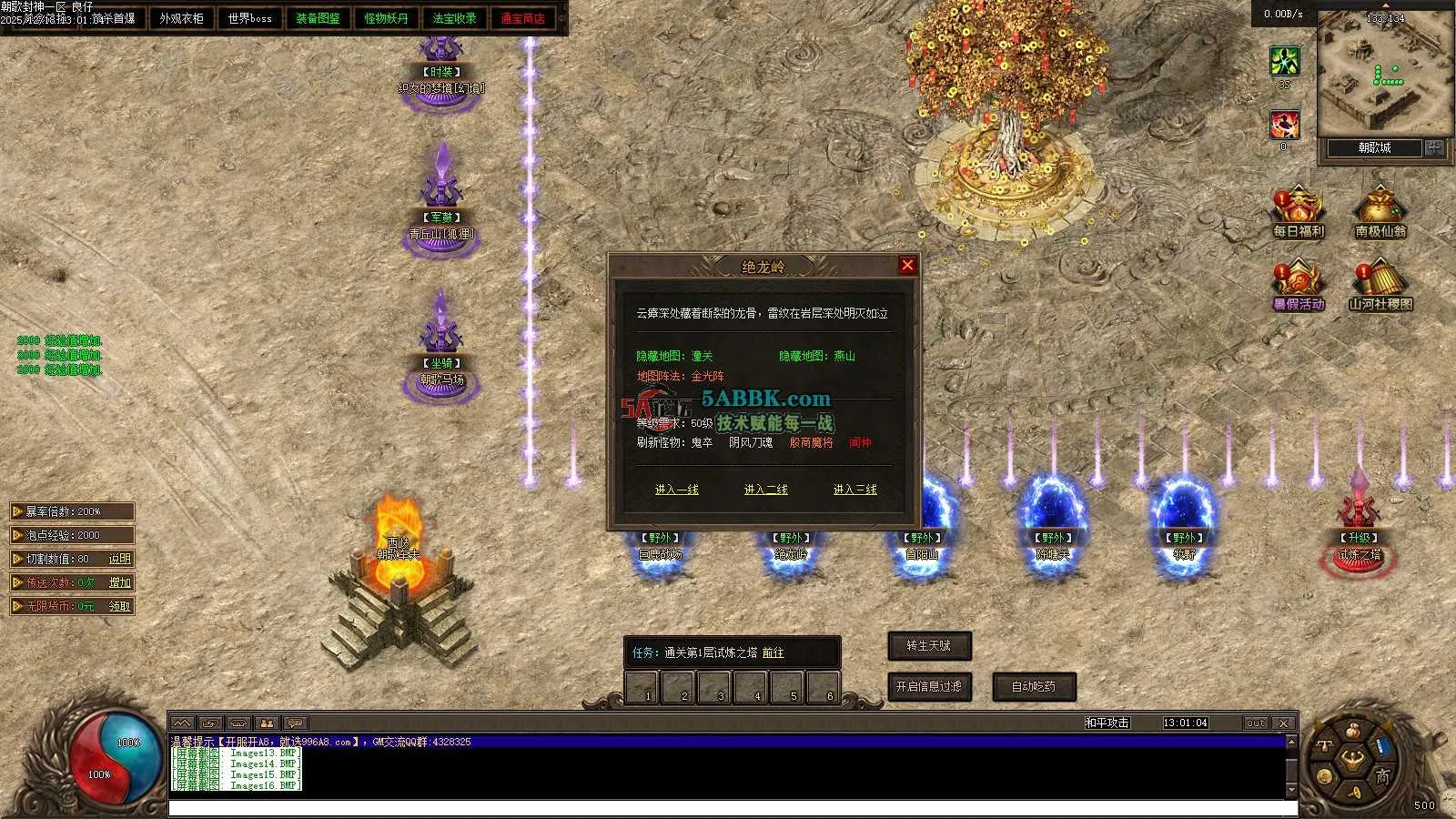Choose 进入一线 to enter line one
Screen dimensions: 1456x819
(x=677, y=490)
